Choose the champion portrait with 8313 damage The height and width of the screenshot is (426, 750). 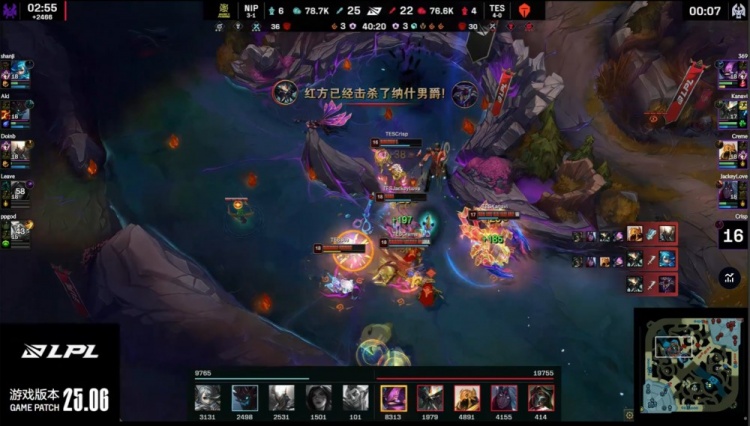(393, 397)
